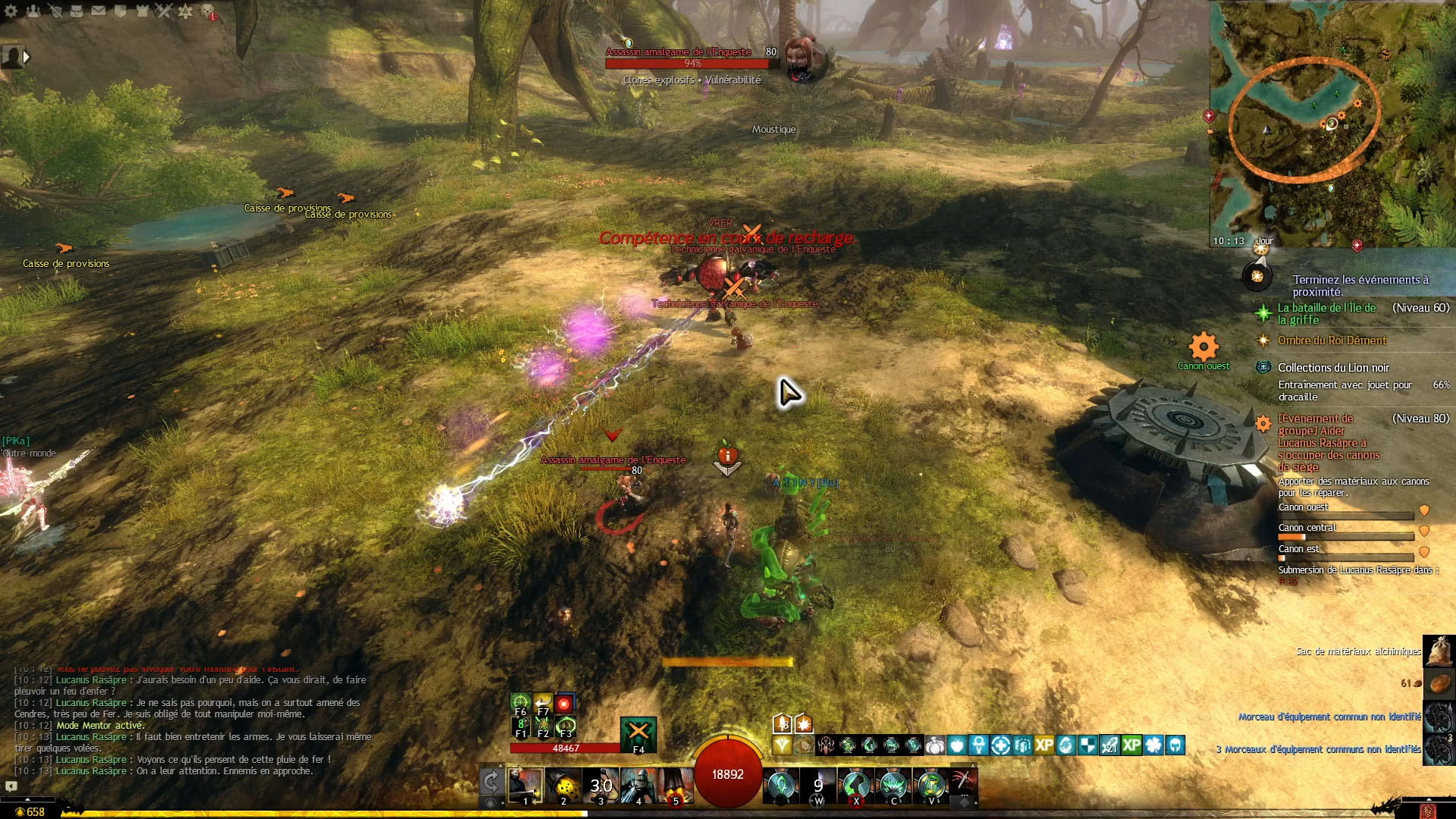The width and height of the screenshot is (1456, 819).
Task: Select the Sac de matériaux alchimiques loot icon
Action: (1439, 651)
